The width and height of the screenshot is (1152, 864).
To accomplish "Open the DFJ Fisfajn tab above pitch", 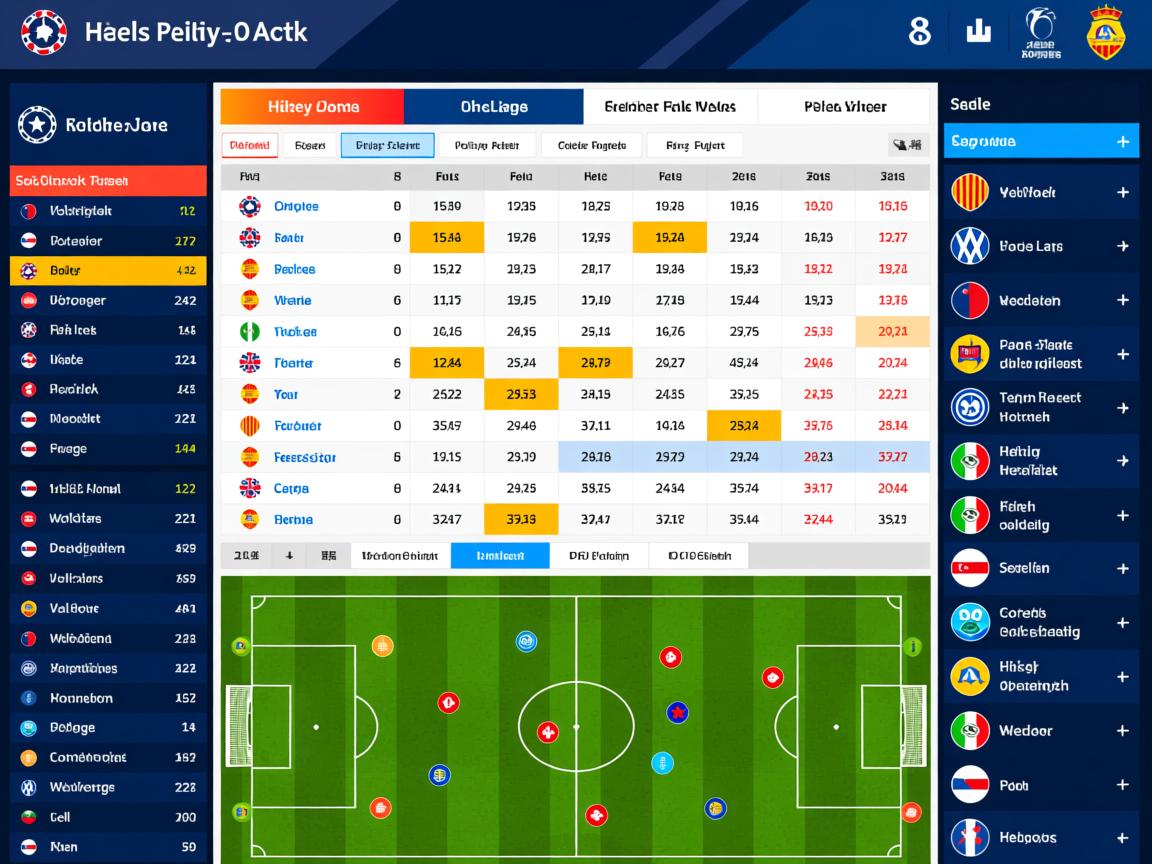I will tap(598, 556).
